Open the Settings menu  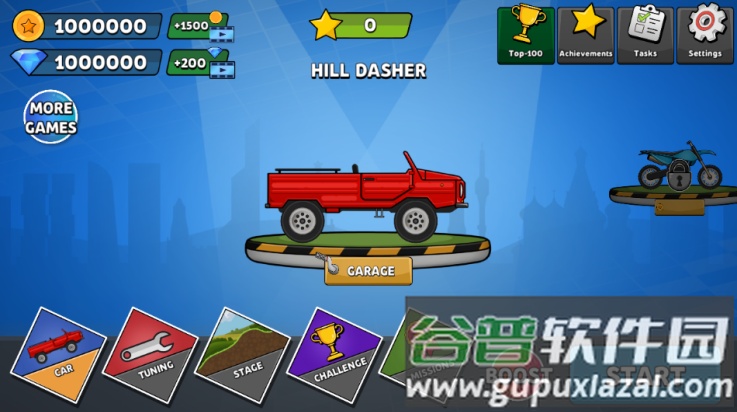(x=705, y=35)
